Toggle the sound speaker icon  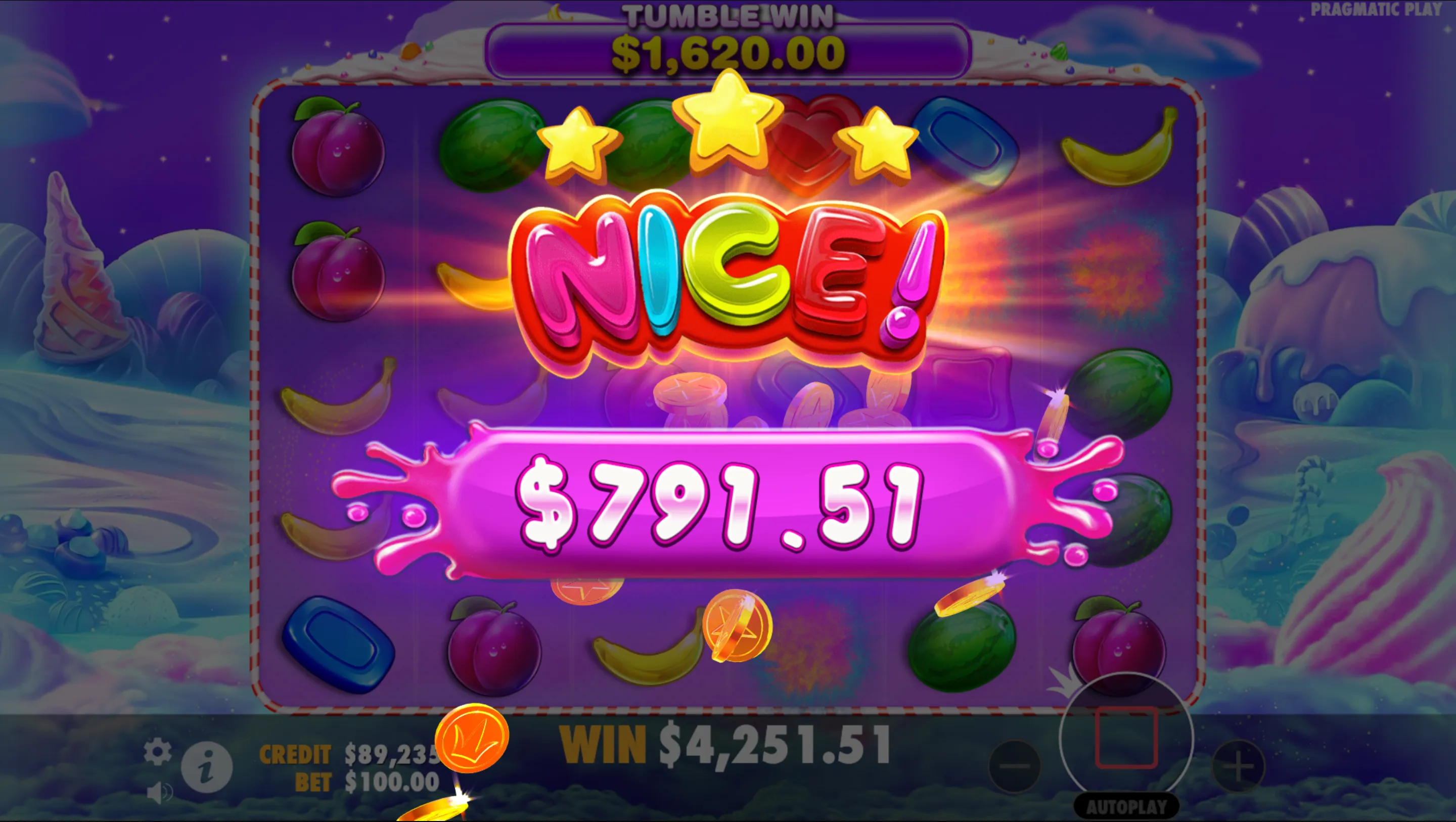[x=159, y=793]
